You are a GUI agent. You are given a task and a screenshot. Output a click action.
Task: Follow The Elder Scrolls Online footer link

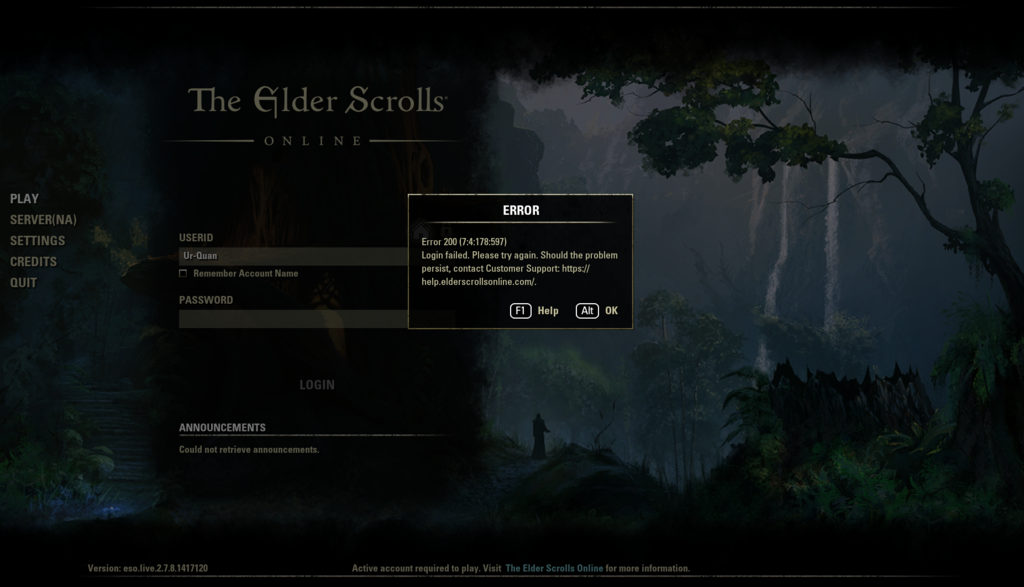click(x=554, y=568)
